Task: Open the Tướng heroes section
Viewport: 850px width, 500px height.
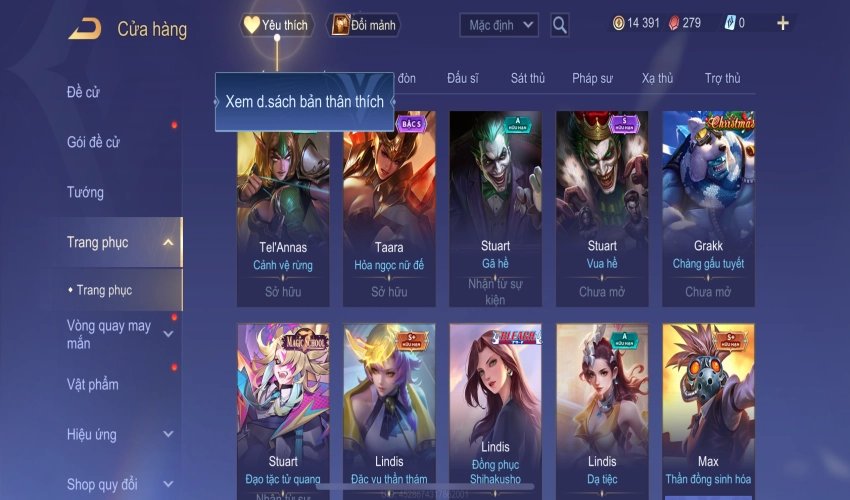Action: (85, 192)
